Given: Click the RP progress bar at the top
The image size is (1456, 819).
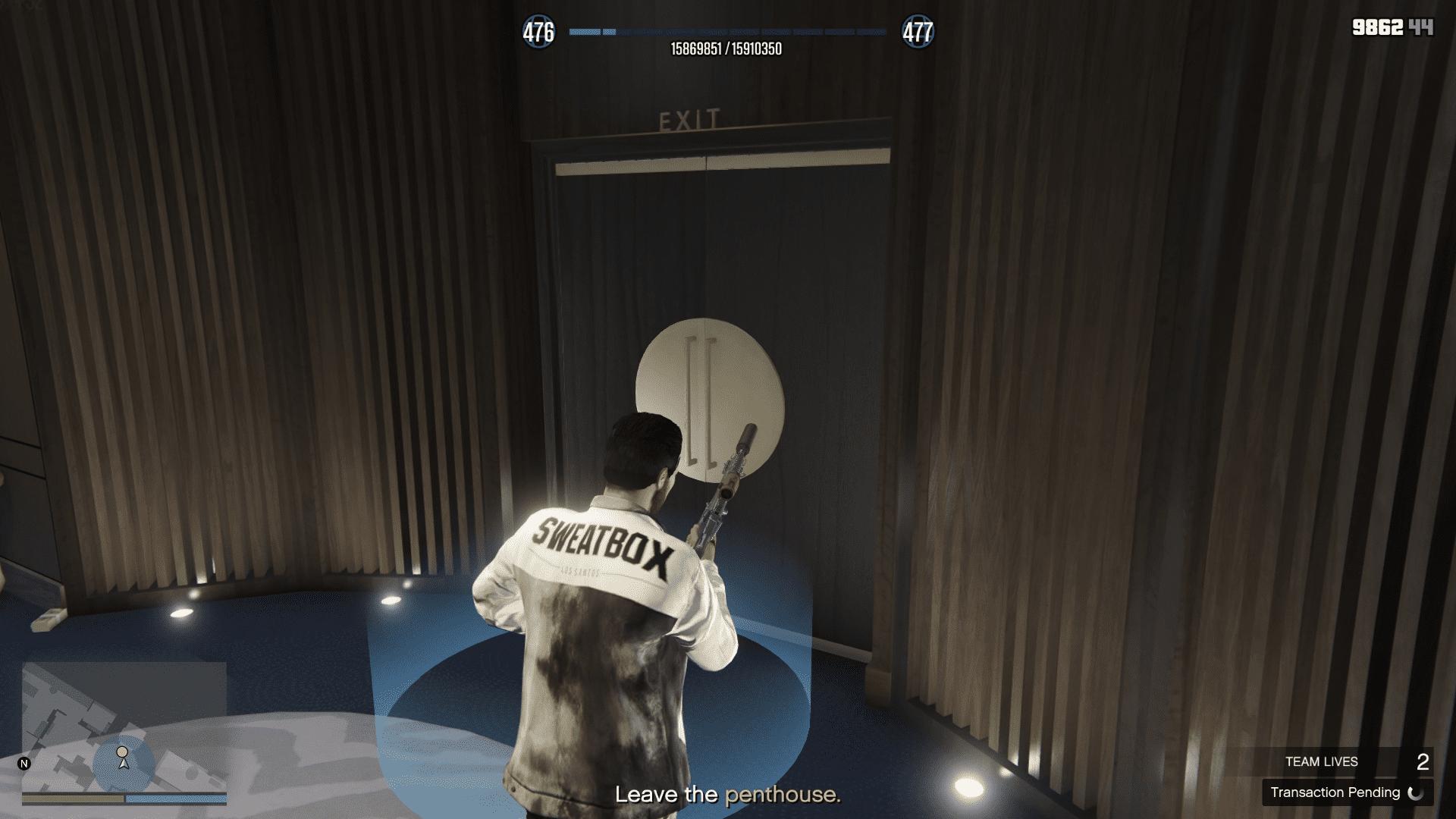Looking at the screenshot, I should pos(728,32).
